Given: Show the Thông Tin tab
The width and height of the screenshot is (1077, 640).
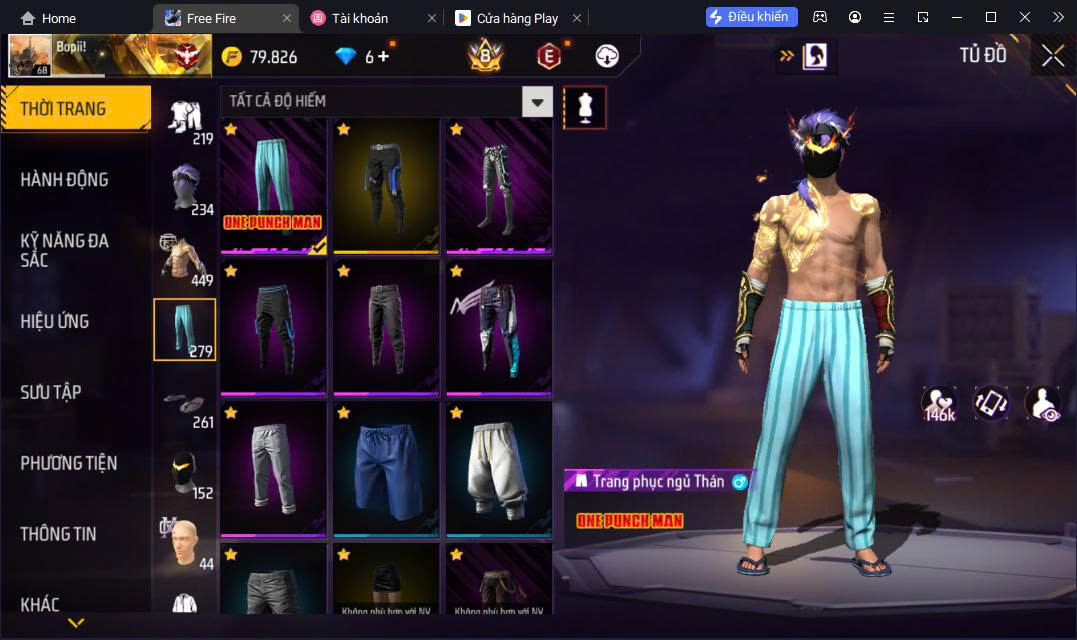Looking at the screenshot, I should (x=59, y=534).
